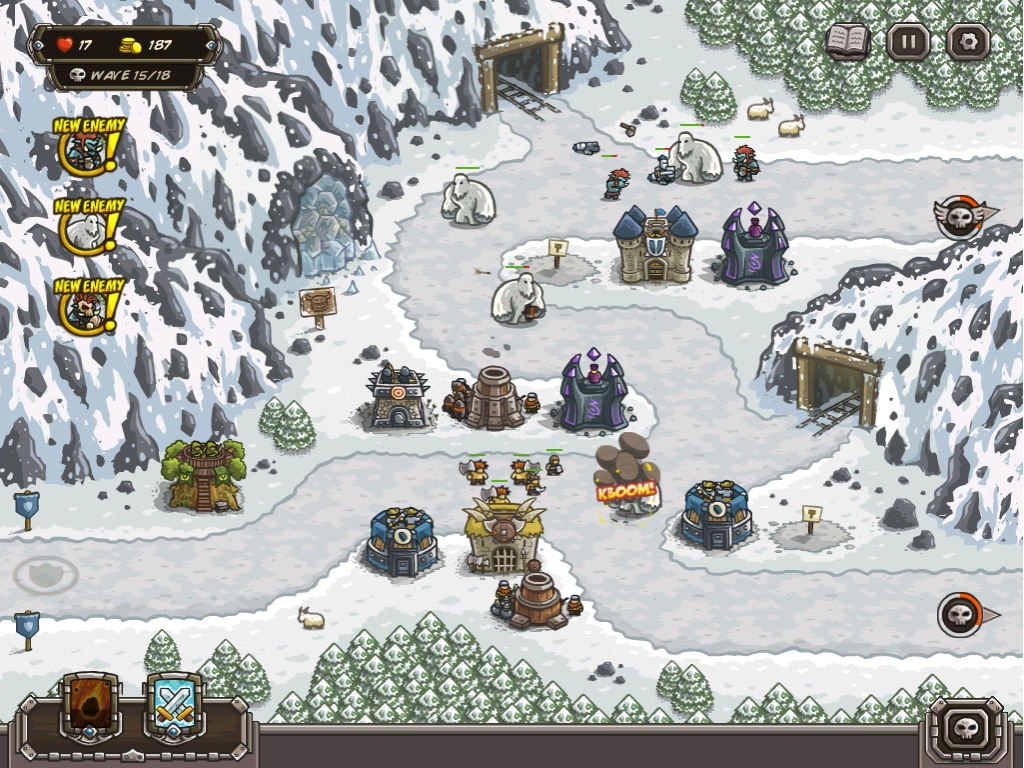Cast the Rain of Fire meteor spell
The height and width of the screenshot is (768, 1024).
(91, 706)
